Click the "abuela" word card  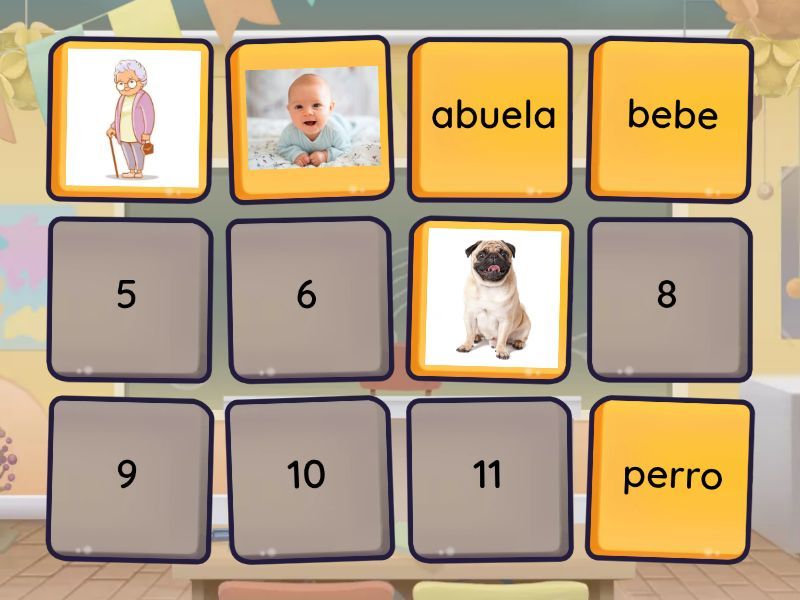pos(491,116)
